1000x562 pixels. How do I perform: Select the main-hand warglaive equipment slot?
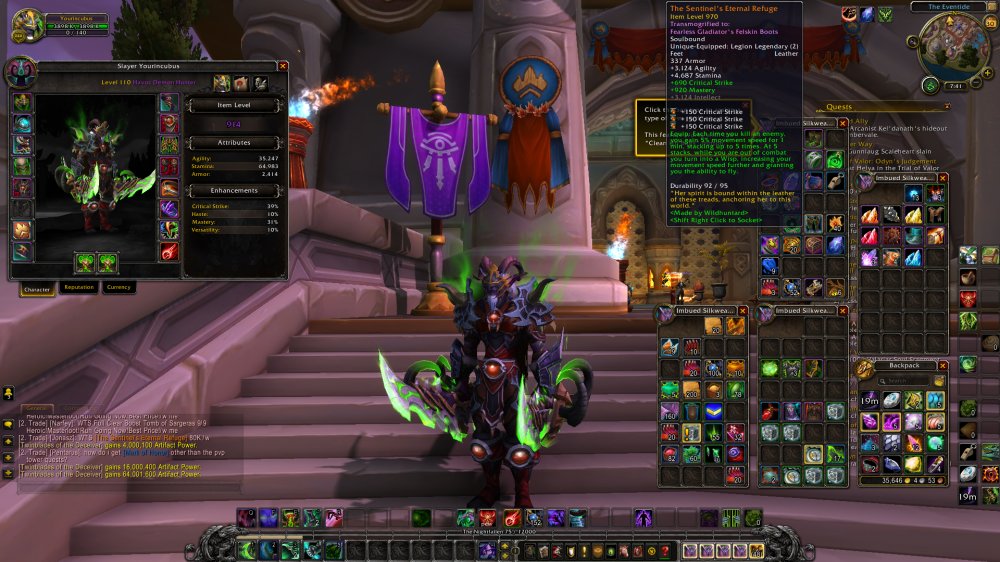tap(84, 262)
